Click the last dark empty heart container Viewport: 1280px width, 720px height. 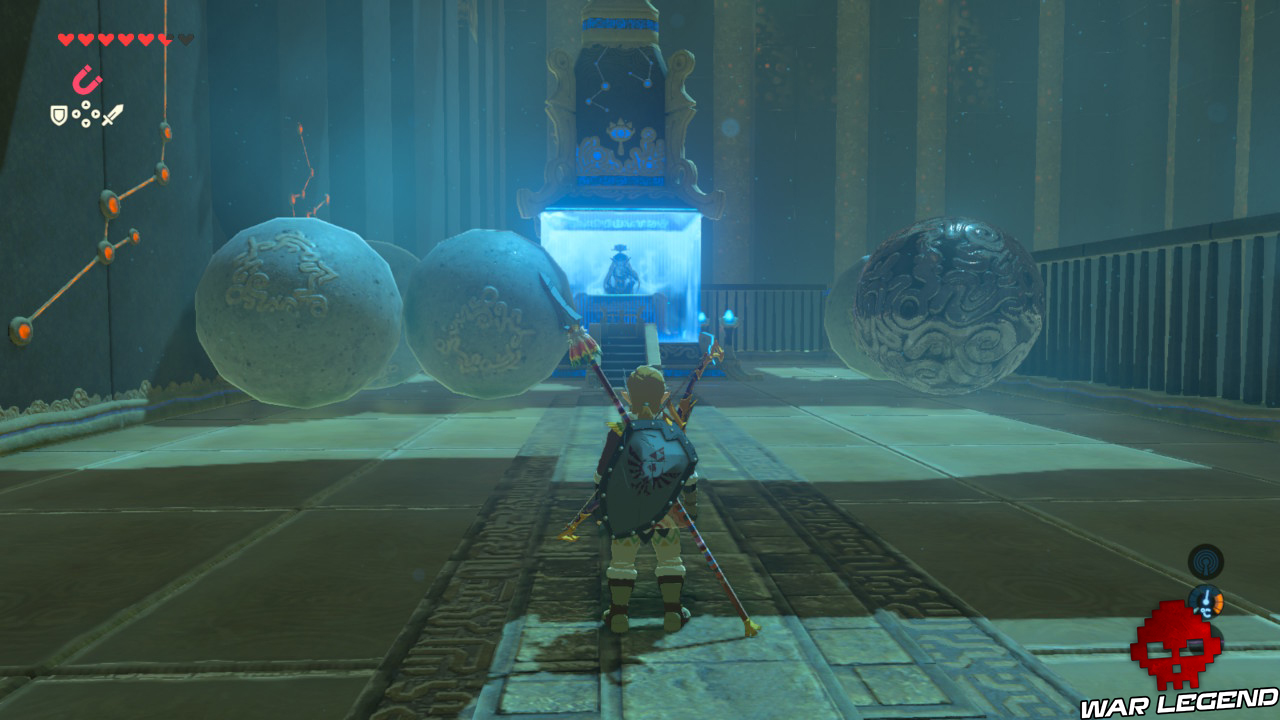coord(185,39)
